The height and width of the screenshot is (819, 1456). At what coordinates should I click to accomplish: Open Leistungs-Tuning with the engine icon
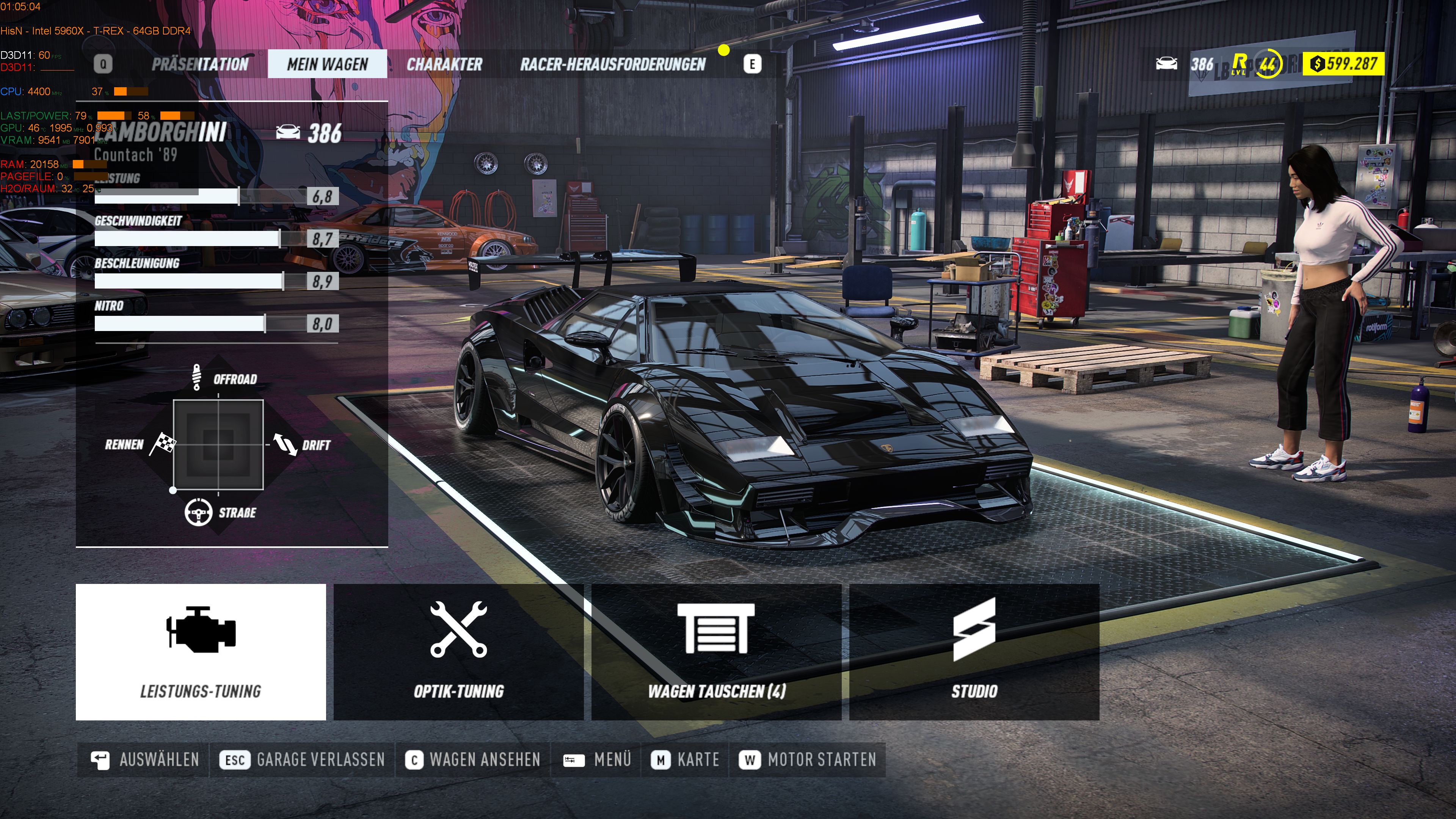coord(201,651)
